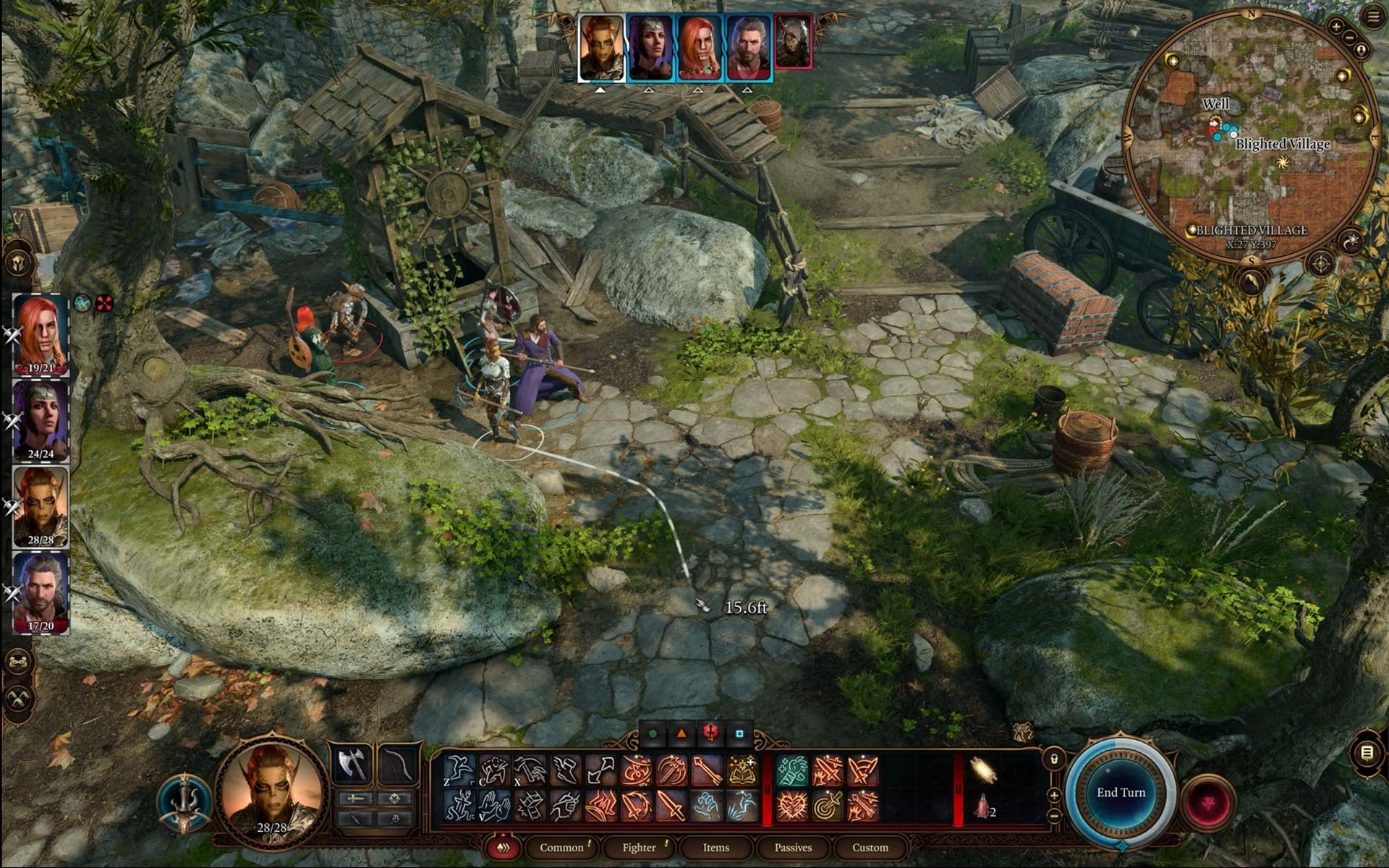Switch to the Common hotbar tab
The image size is (1389, 868).
point(561,848)
